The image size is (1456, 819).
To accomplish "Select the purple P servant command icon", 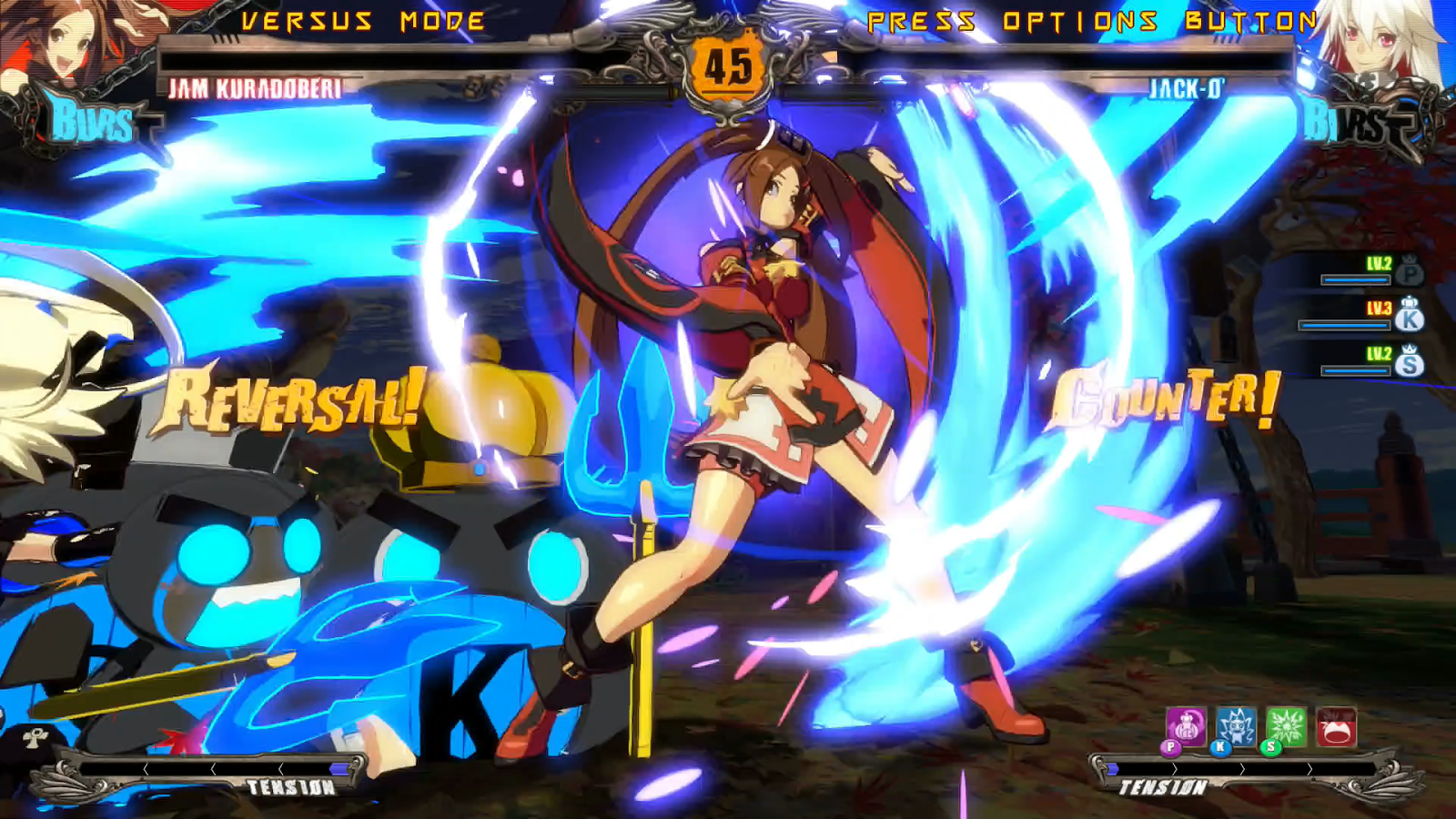I will [1186, 727].
